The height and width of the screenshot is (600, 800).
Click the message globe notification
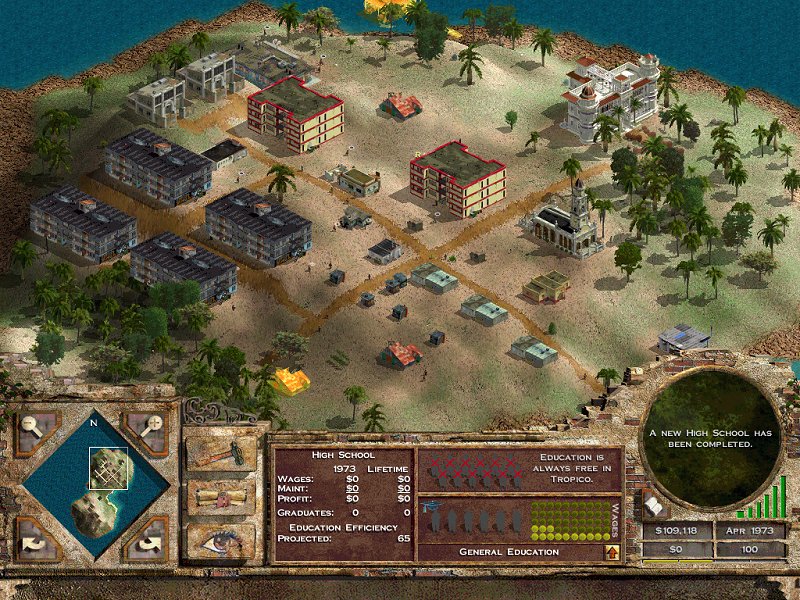[710, 438]
